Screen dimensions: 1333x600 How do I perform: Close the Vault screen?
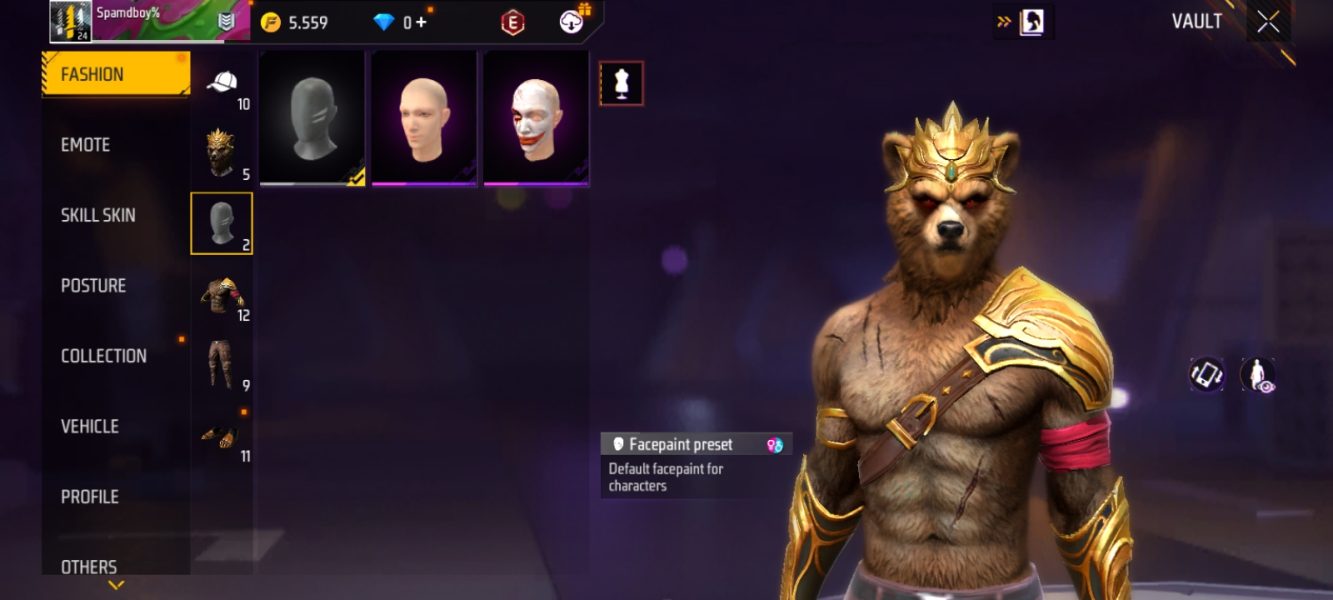pos(1268,22)
